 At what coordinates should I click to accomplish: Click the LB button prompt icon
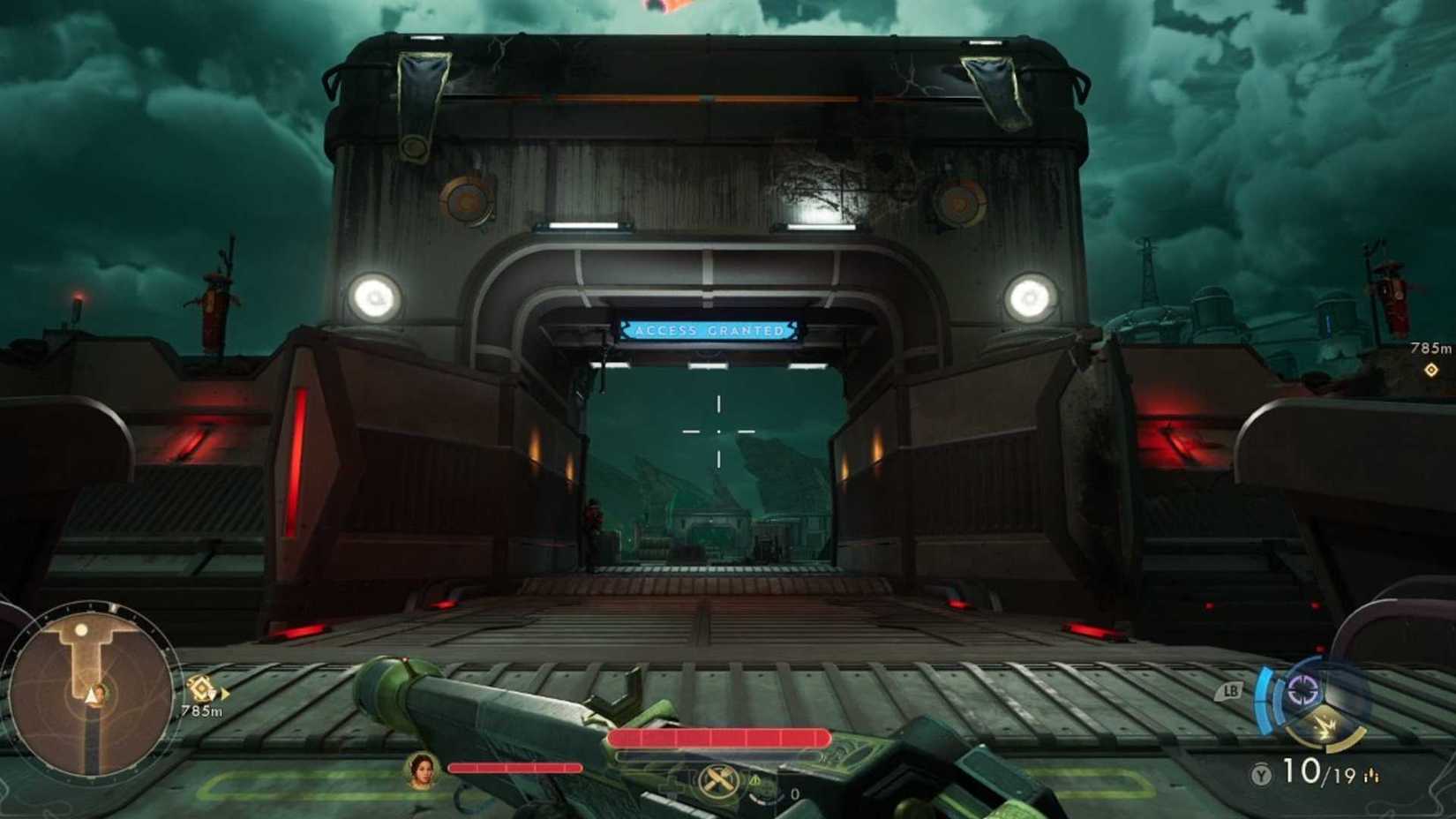tap(1231, 689)
